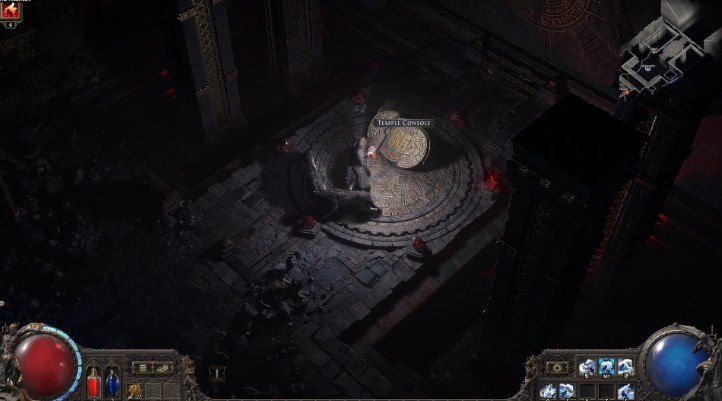The image size is (722, 401).
Task: Open the gear button left of the skills
Action: point(557,368)
